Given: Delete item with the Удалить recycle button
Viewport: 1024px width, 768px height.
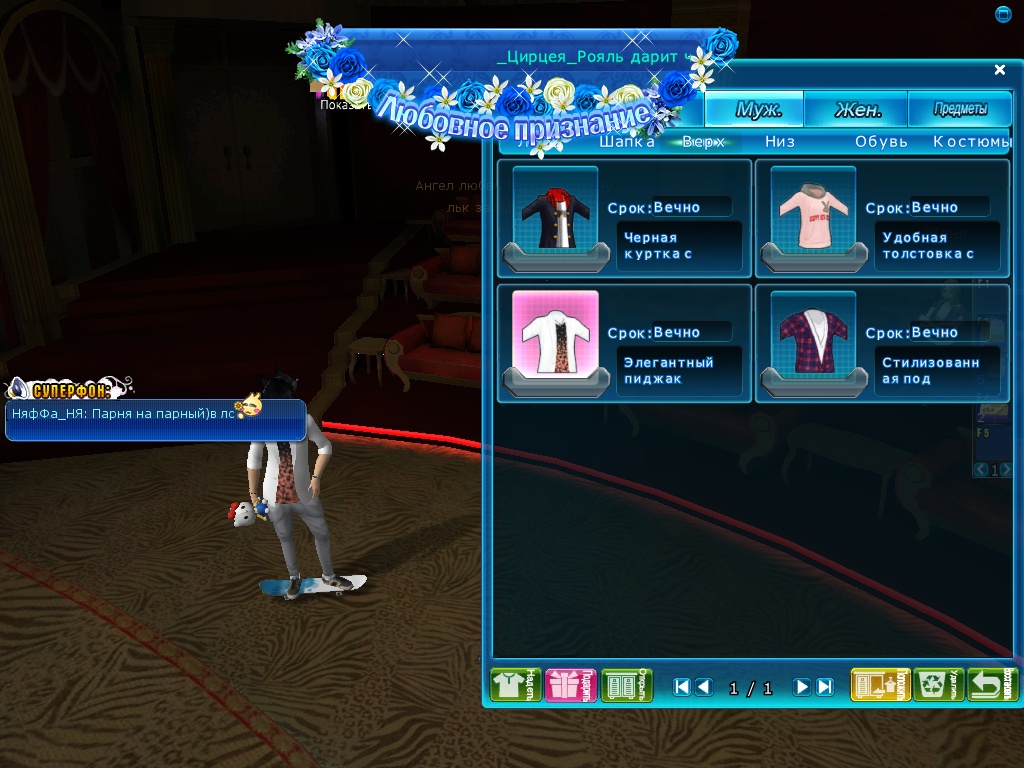Looking at the screenshot, I should pyautogui.click(x=938, y=685).
